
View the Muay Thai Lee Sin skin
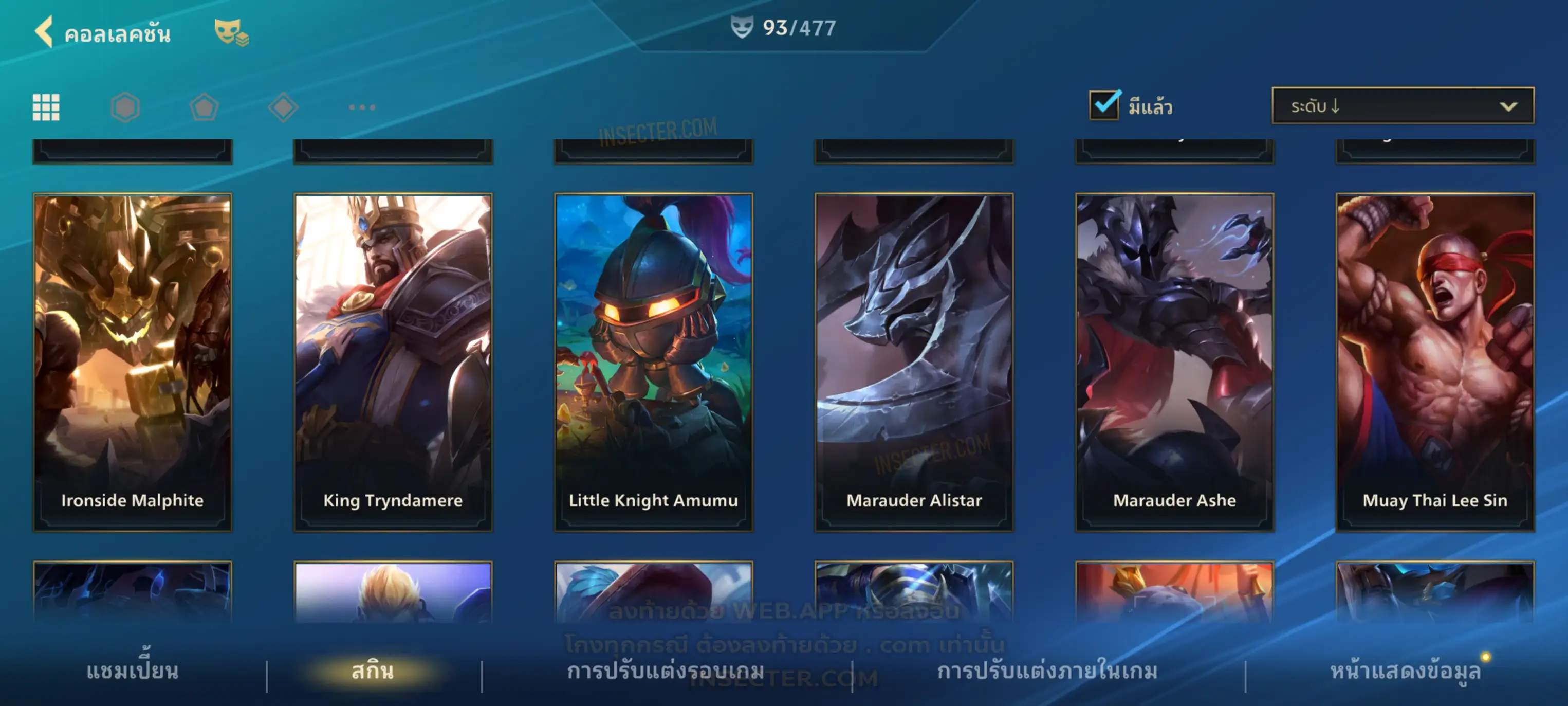click(1435, 362)
